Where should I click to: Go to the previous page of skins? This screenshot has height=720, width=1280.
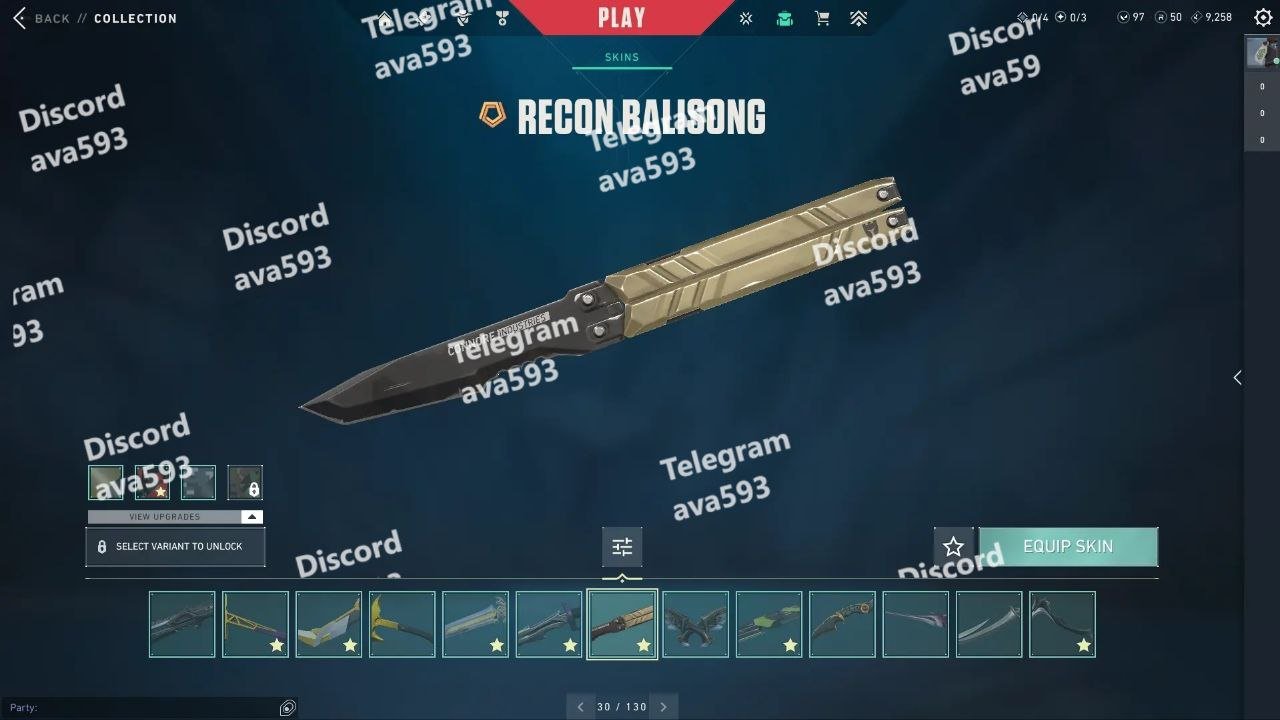pyautogui.click(x=580, y=707)
